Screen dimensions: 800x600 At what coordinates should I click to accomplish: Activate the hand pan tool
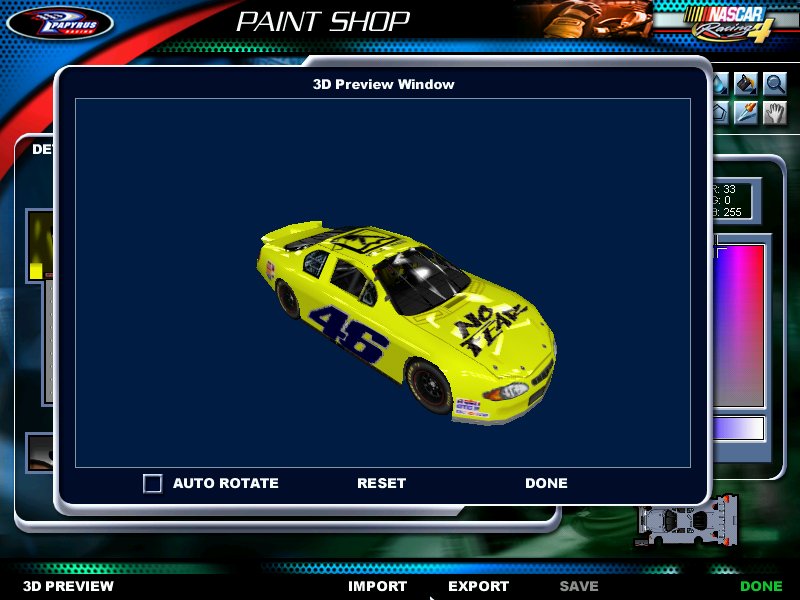775,112
